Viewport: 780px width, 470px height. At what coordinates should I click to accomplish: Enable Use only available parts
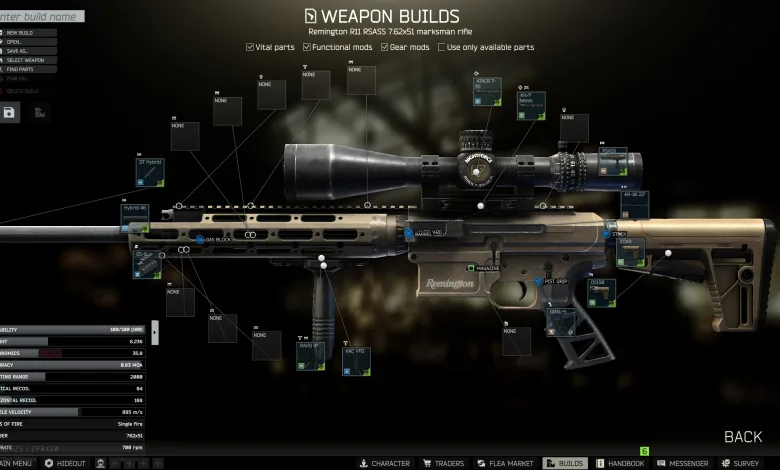click(x=443, y=47)
